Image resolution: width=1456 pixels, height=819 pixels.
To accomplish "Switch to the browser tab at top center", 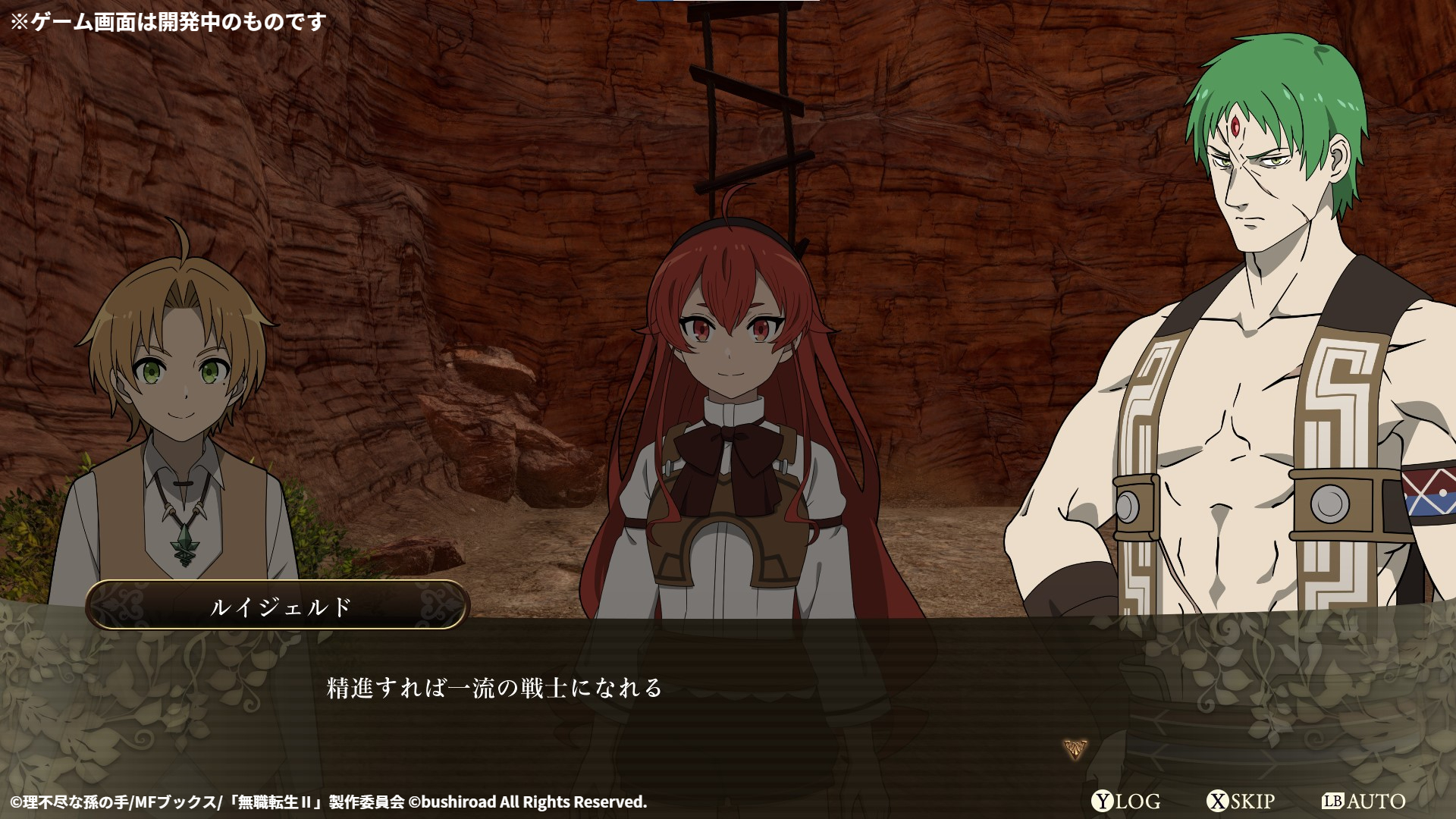I will pyautogui.click(x=728, y=4).
